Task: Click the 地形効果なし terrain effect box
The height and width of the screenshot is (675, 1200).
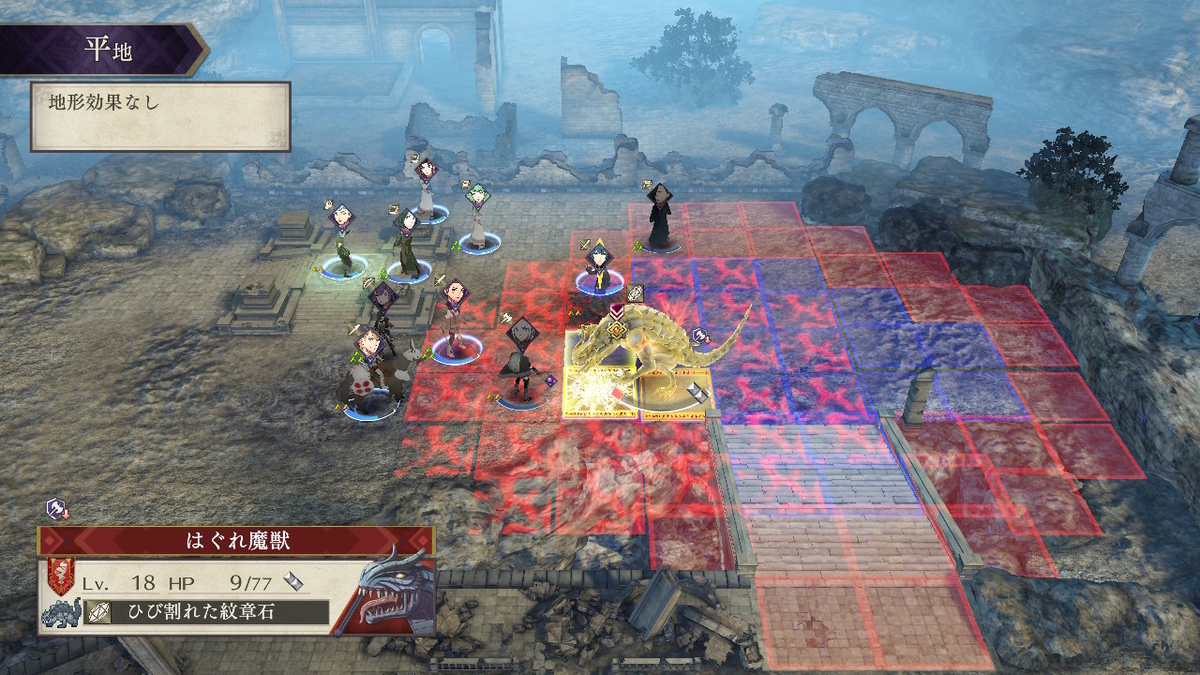Action: 160,116
